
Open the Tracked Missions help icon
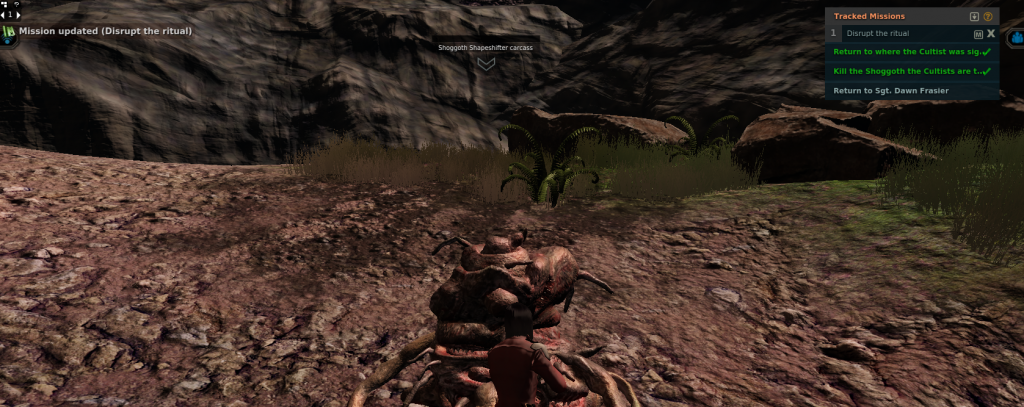[x=988, y=17]
